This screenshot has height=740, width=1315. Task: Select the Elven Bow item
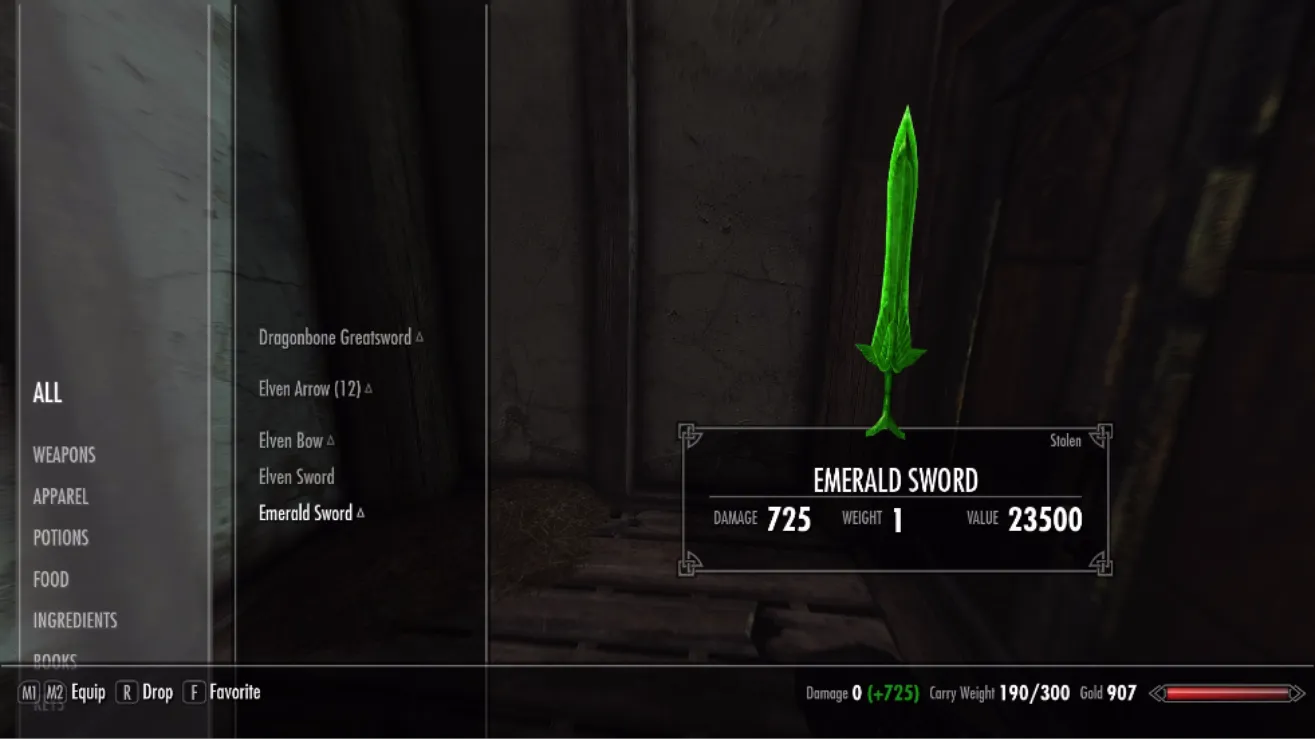pyautogui.click(x=291, y=441)
